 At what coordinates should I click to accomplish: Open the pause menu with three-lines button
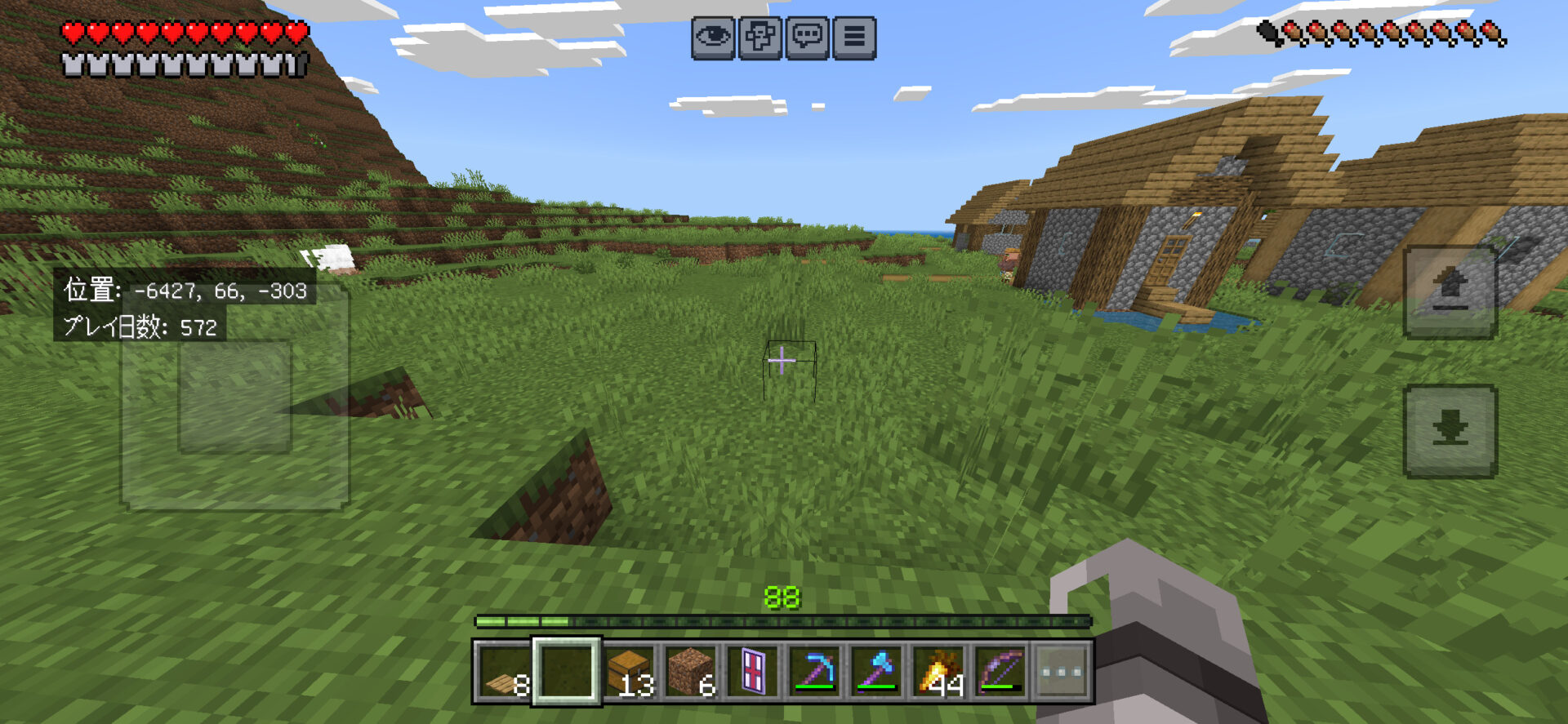(x=854, y=38)
